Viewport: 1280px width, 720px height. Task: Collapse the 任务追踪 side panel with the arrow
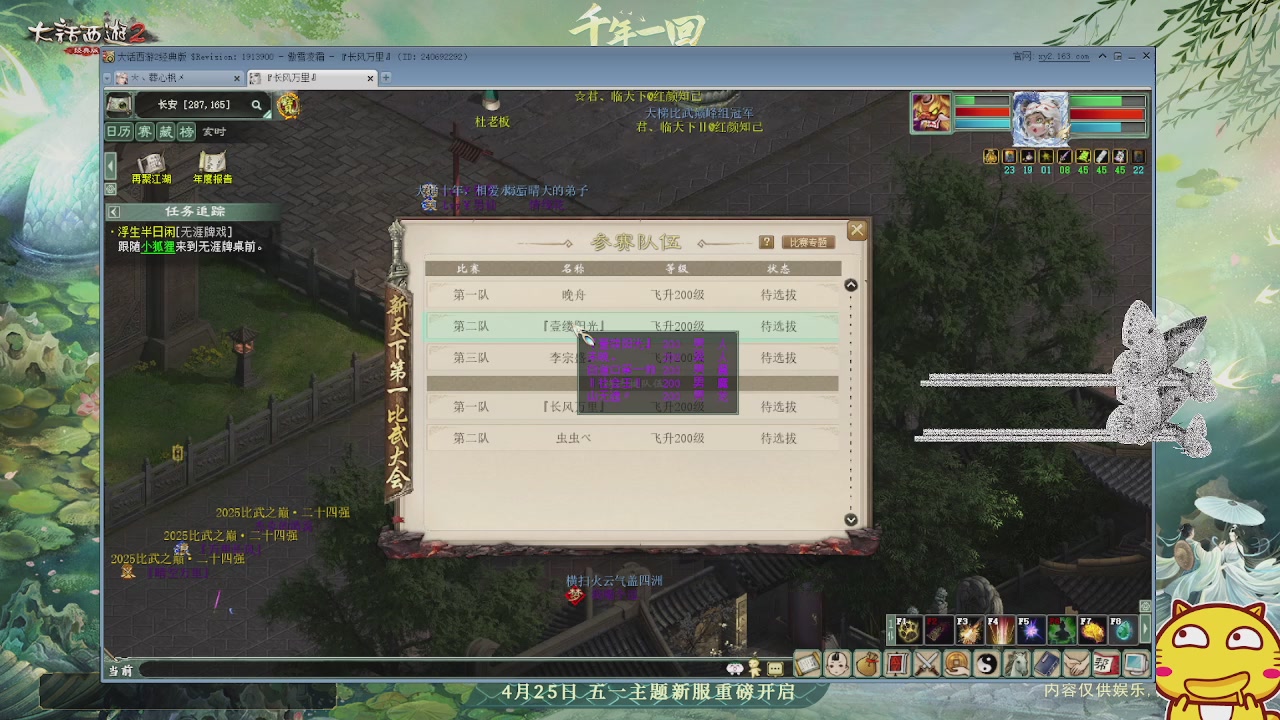[x=113, y=212]
